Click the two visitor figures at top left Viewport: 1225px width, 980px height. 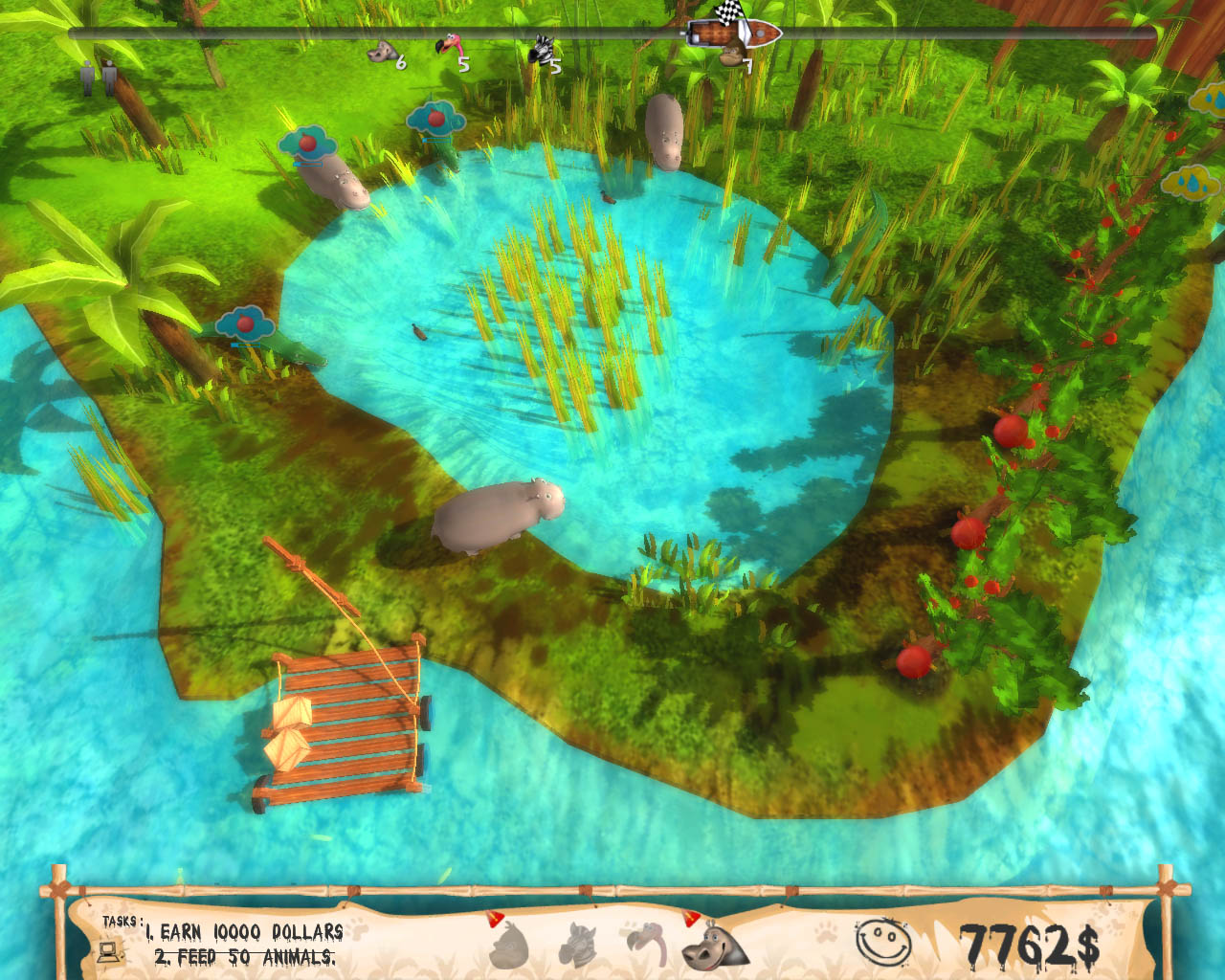99,77
